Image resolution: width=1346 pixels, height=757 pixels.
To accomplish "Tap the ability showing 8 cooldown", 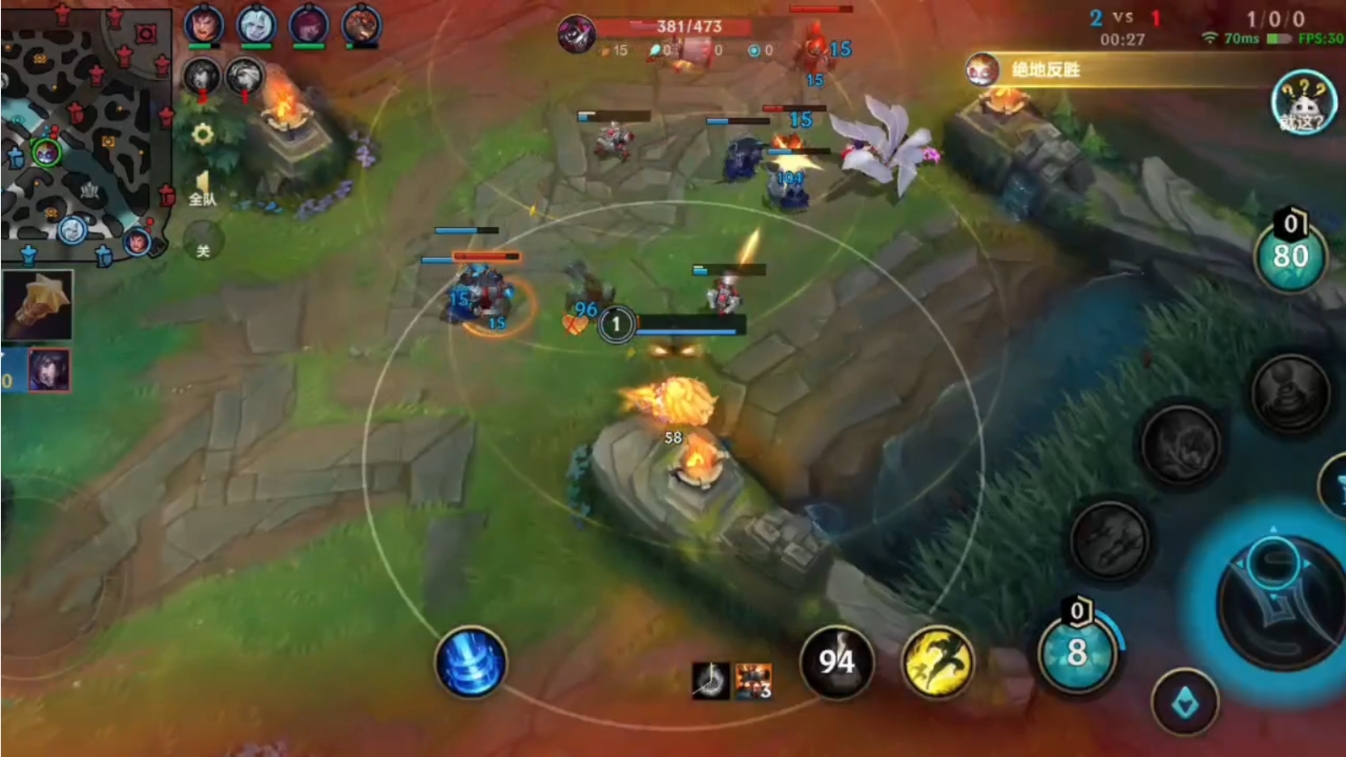I will [1077, 653].
